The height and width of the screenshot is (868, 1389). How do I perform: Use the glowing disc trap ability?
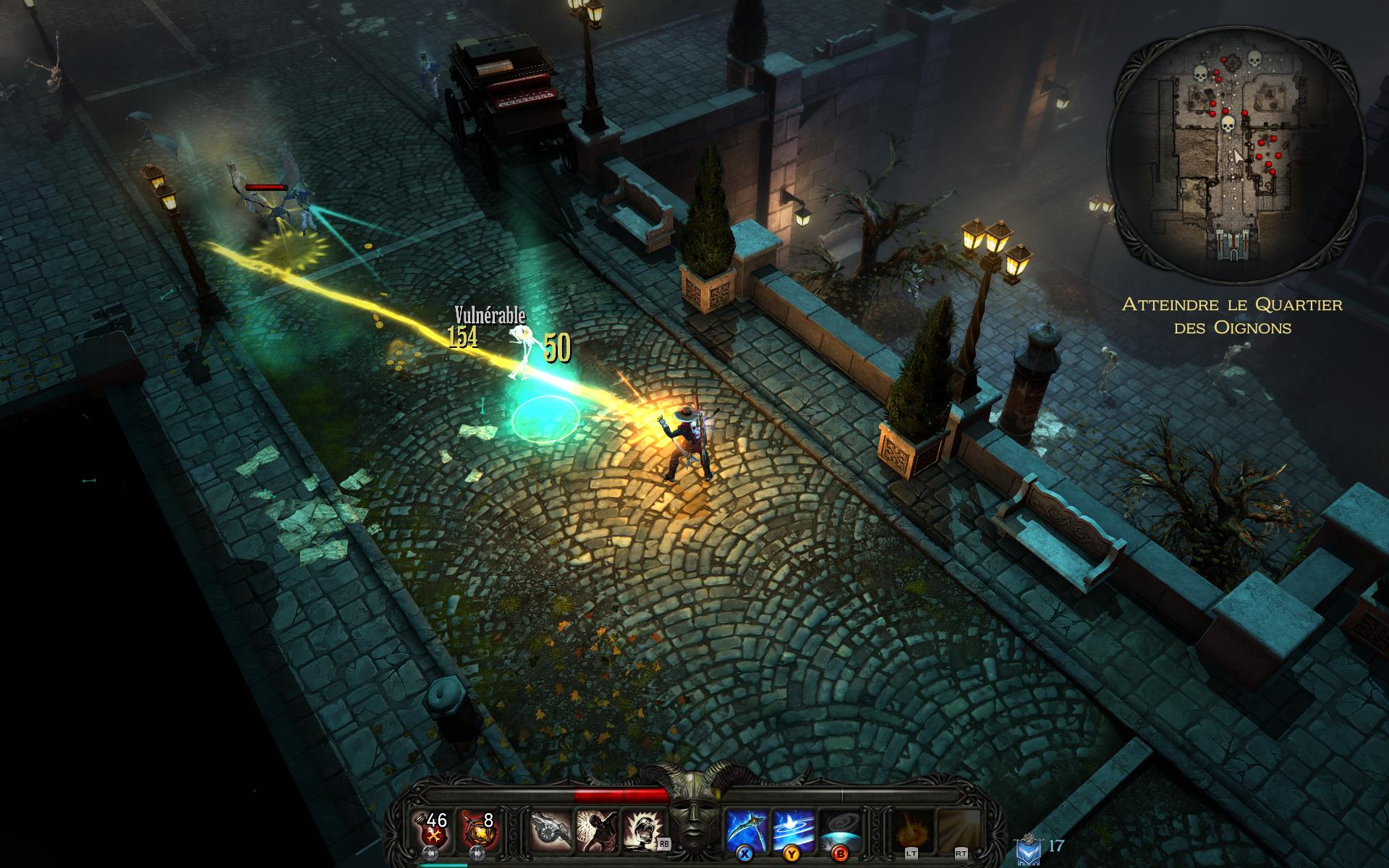(841, 830)
